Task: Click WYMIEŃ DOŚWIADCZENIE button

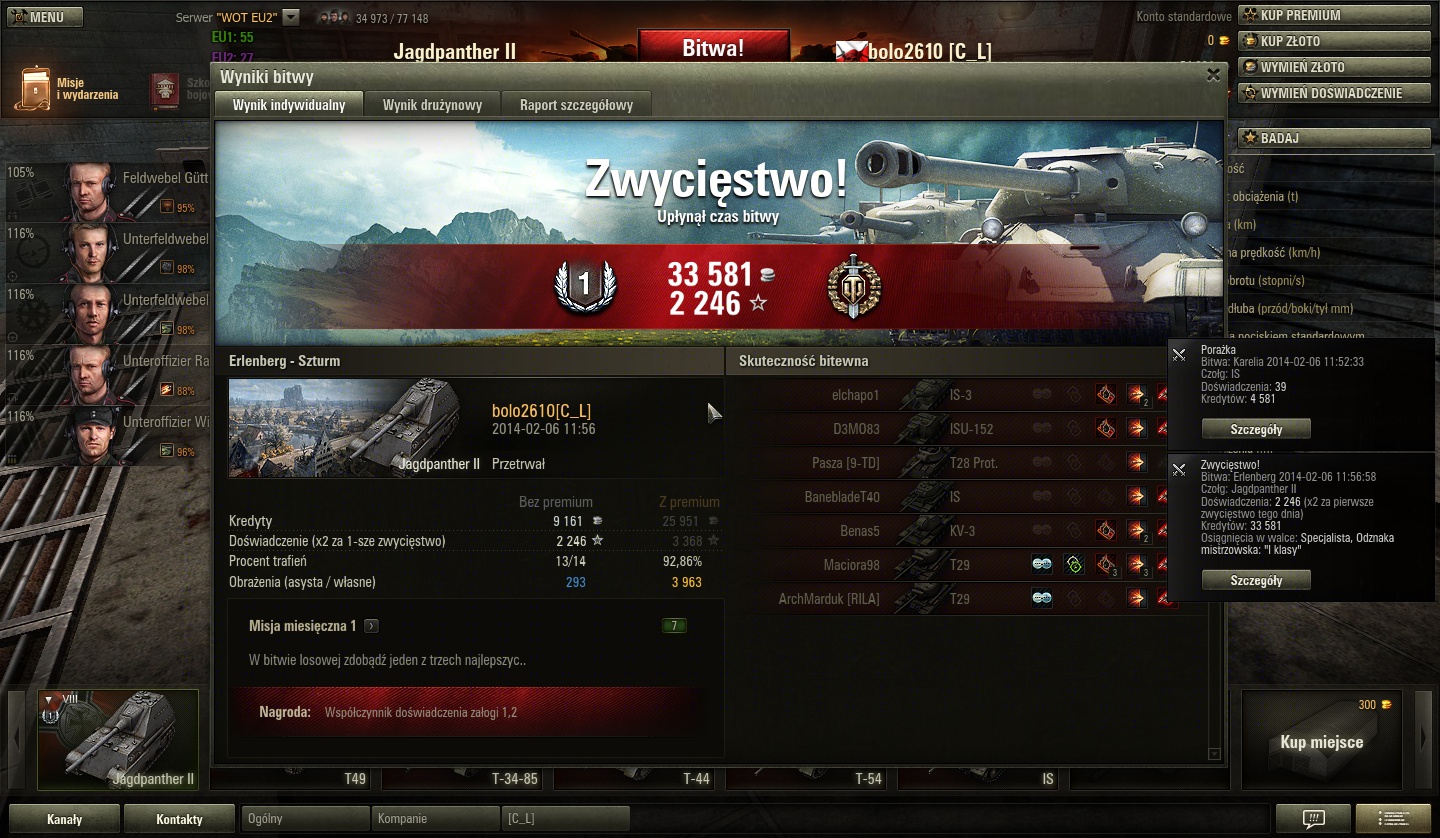Action: pyautogui.click(x=1334, y=93)
